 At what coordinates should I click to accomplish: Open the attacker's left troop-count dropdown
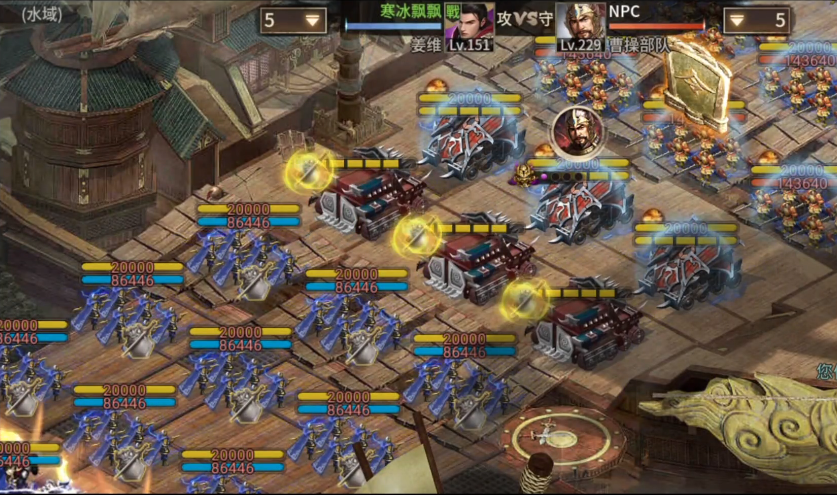(x=293, y=20)
